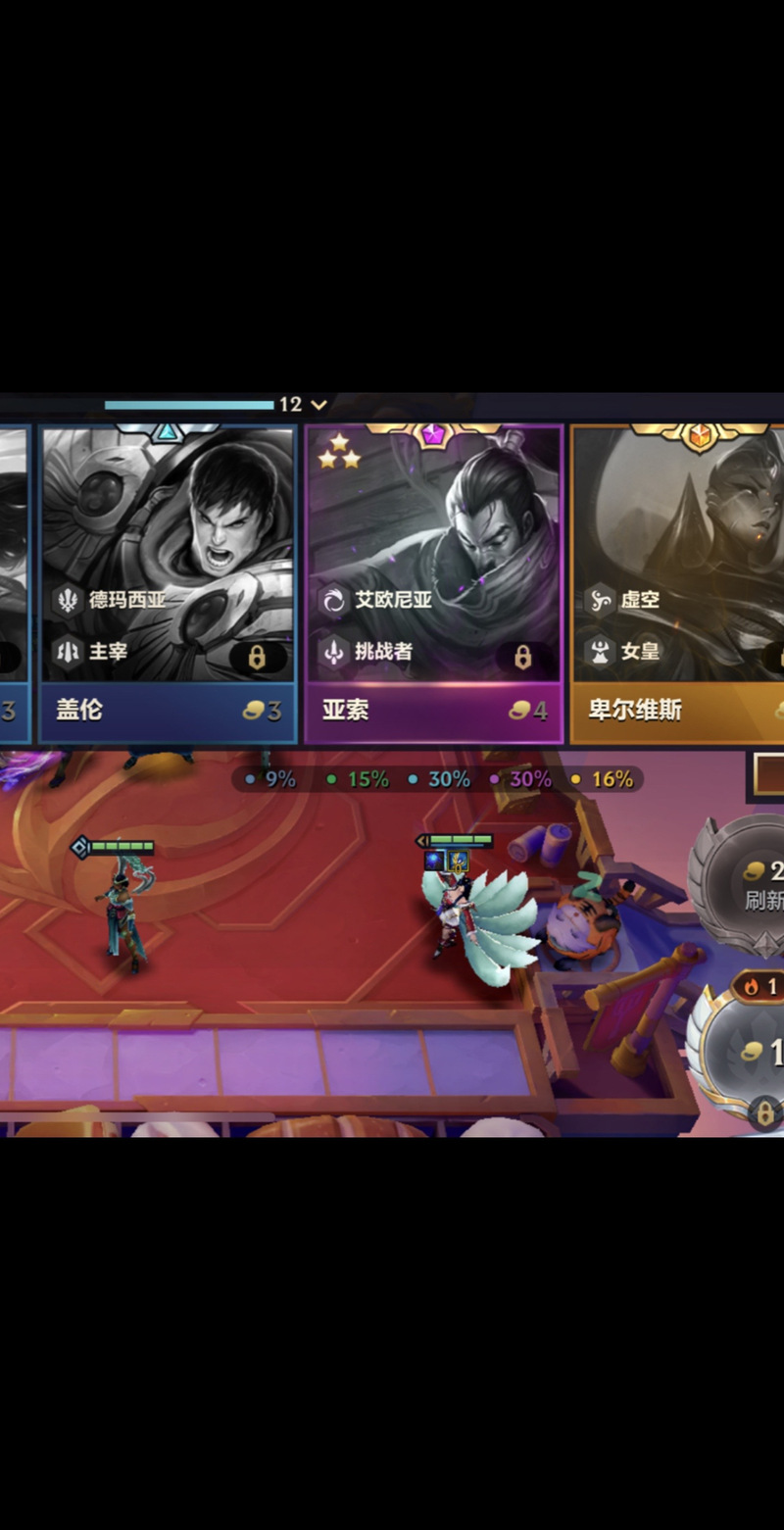This screenshot has height=1530, width=784.
Task: Toggle the lock icon on Garen's card
Action: (257, 657)
